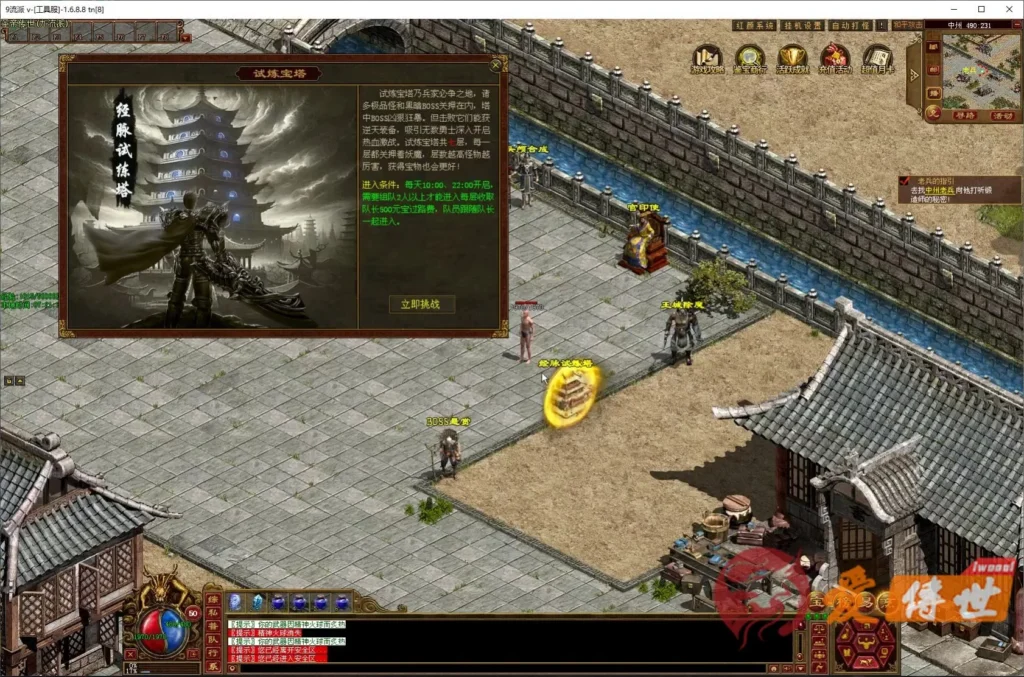Use the light blue crystal hotbar item
1024x677 pixels.
coord(257,602)
